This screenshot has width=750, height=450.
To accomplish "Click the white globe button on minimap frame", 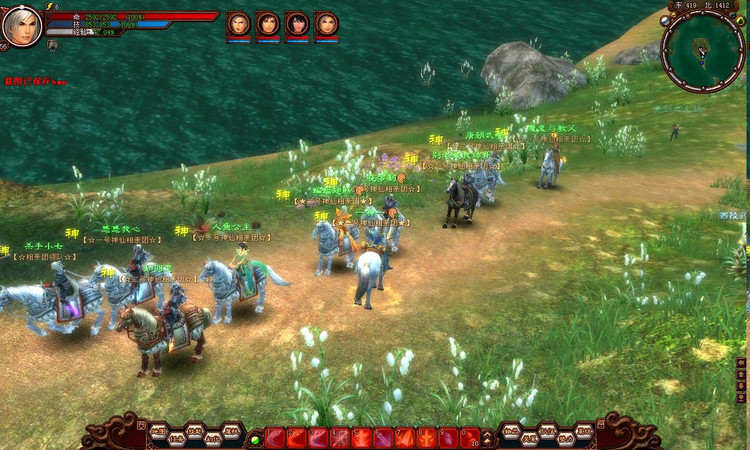I will [667, 20].
